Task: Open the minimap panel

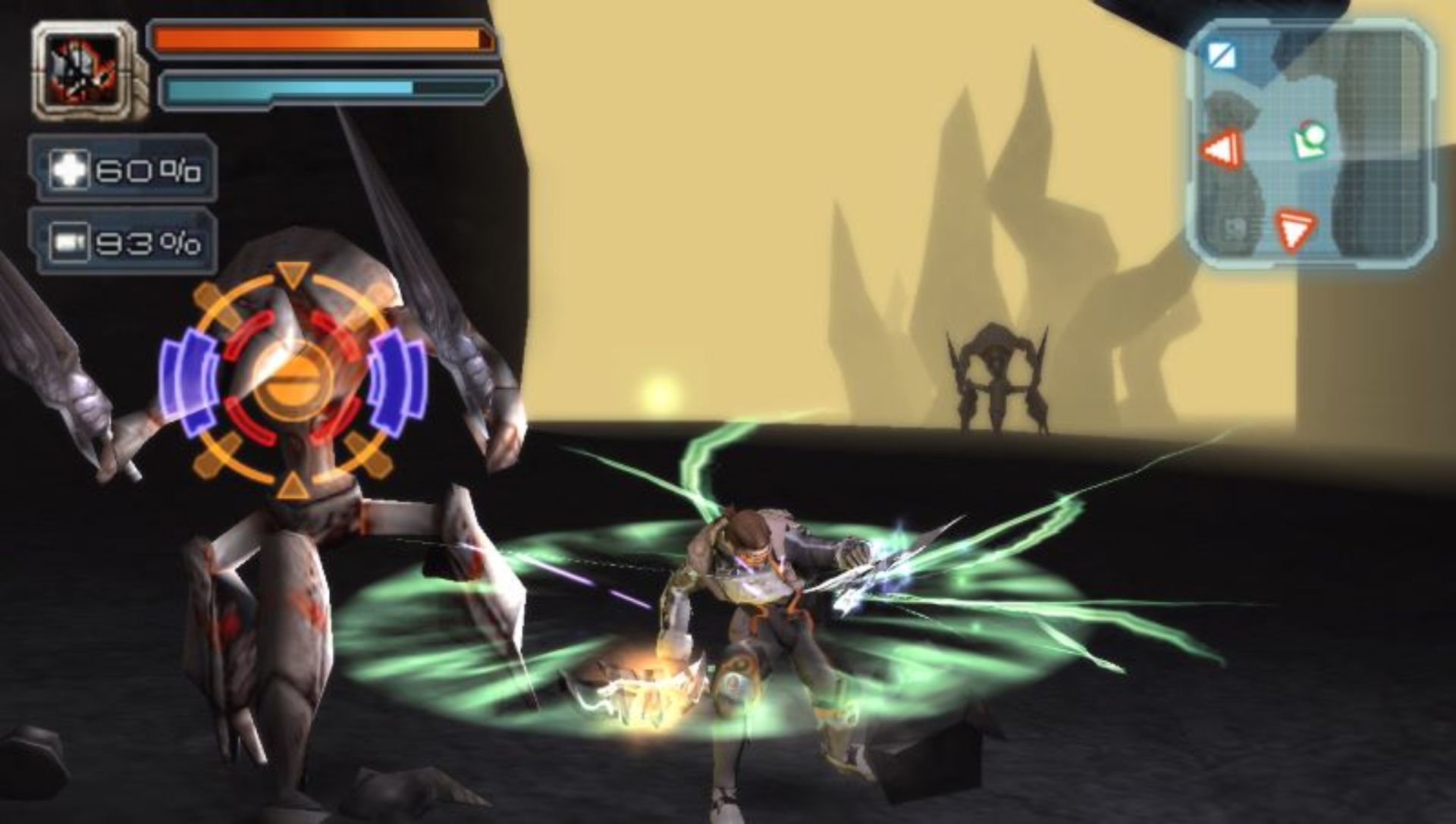Action: click(1310, 144)
